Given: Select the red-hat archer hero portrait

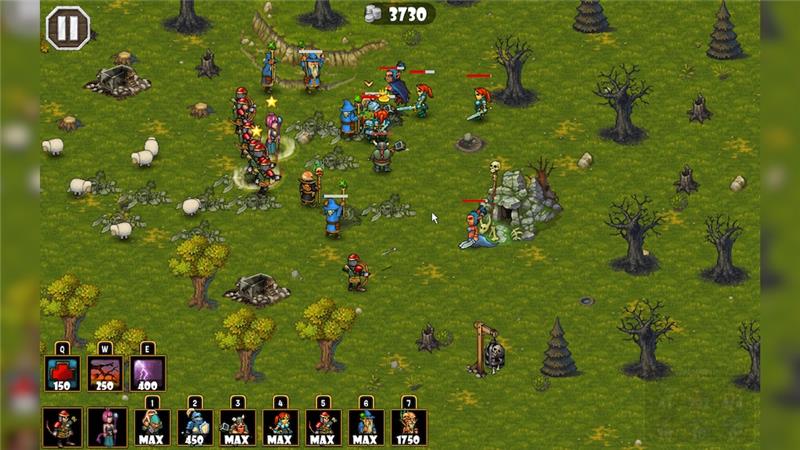Looking at the screenshot, I should 62,427.
